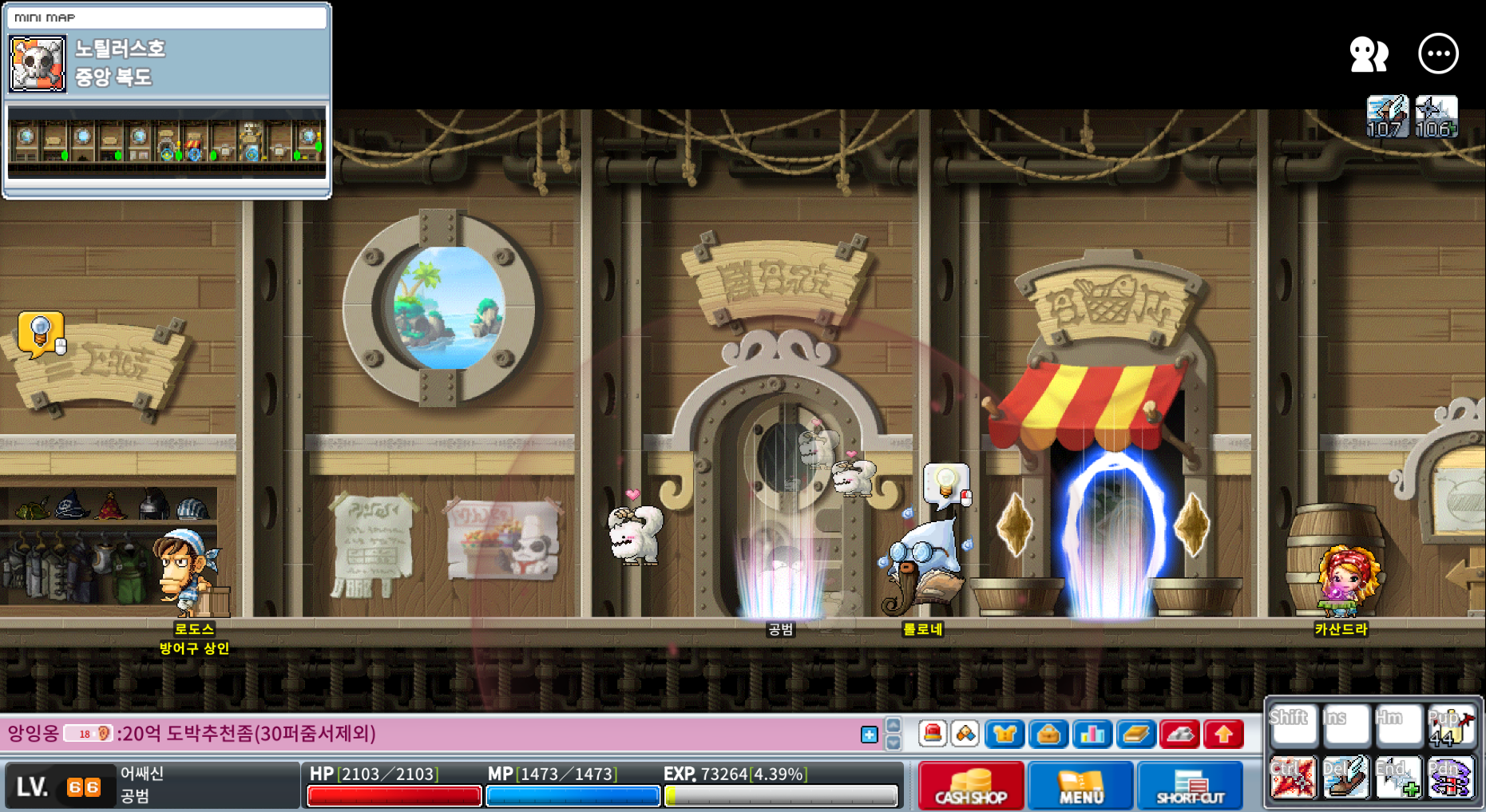This screenshot has width=1486, height=812.
Task: Open the SHORT-CUT panel
Action: click(x=1190, y=785)
